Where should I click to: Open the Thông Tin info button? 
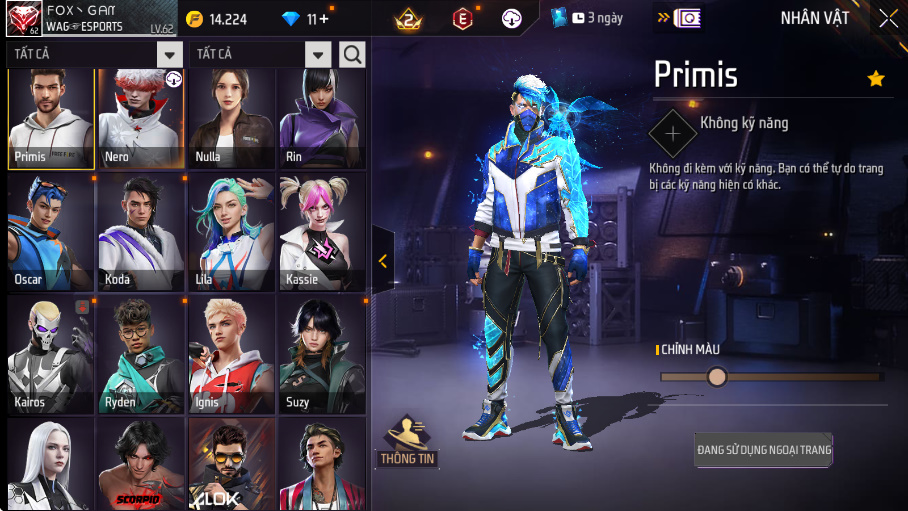[x=407, y=442]
